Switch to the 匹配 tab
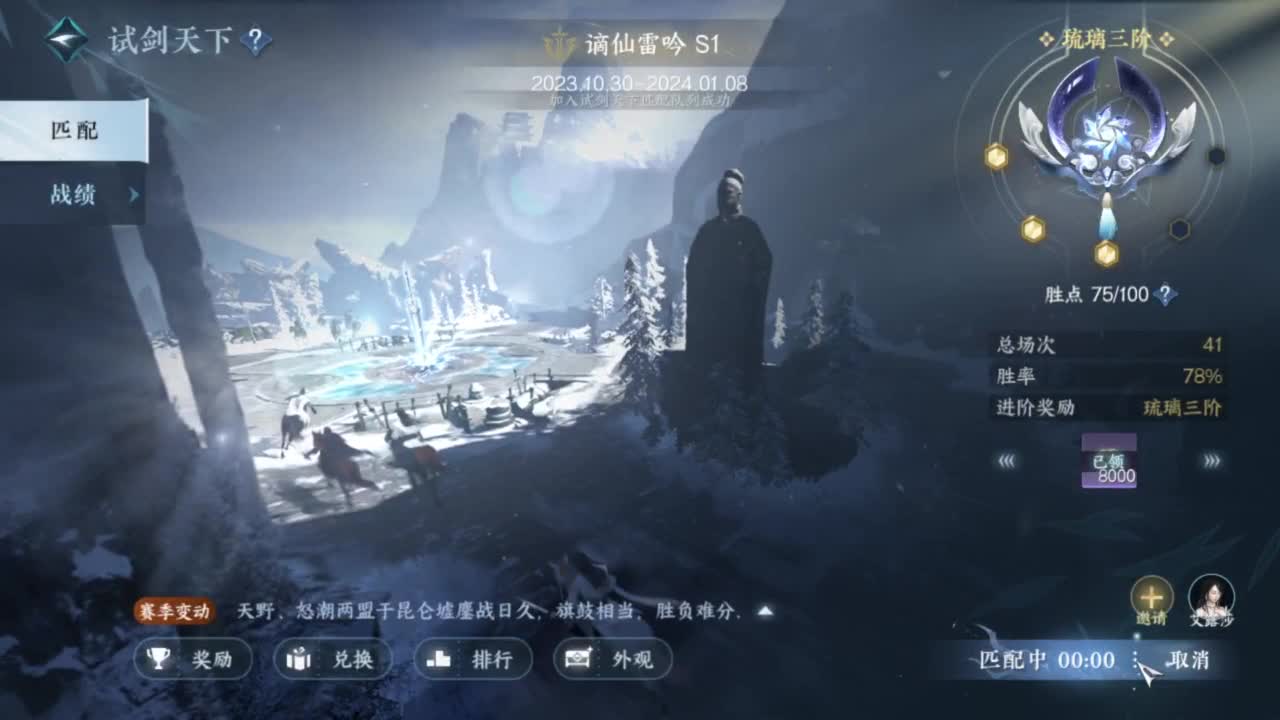Screen dimensions: 1280x720 pyautogui.click(x=77, y=131)
